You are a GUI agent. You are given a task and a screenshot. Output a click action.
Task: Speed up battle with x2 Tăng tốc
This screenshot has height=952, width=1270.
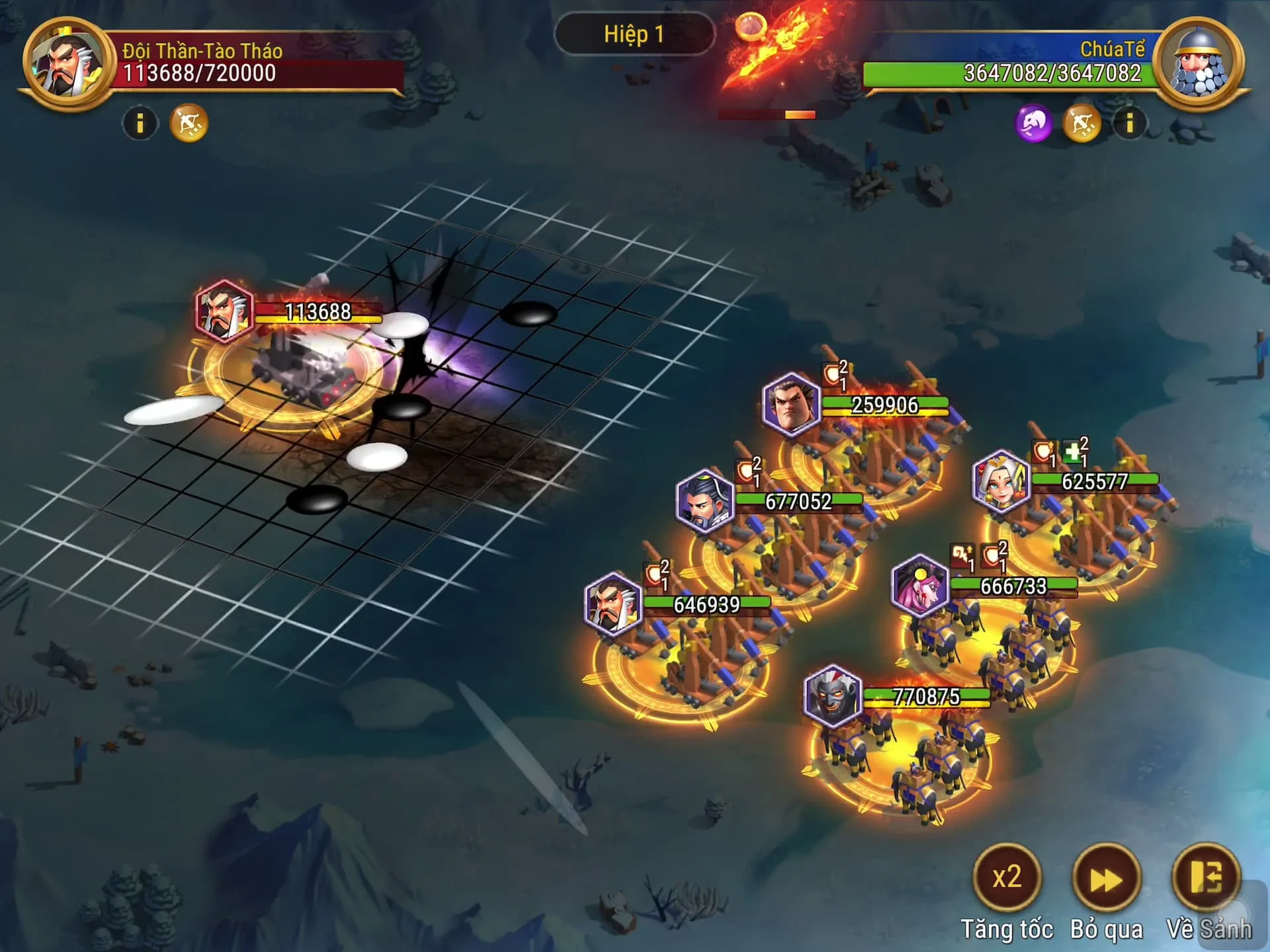click(x=1007, y=877)
